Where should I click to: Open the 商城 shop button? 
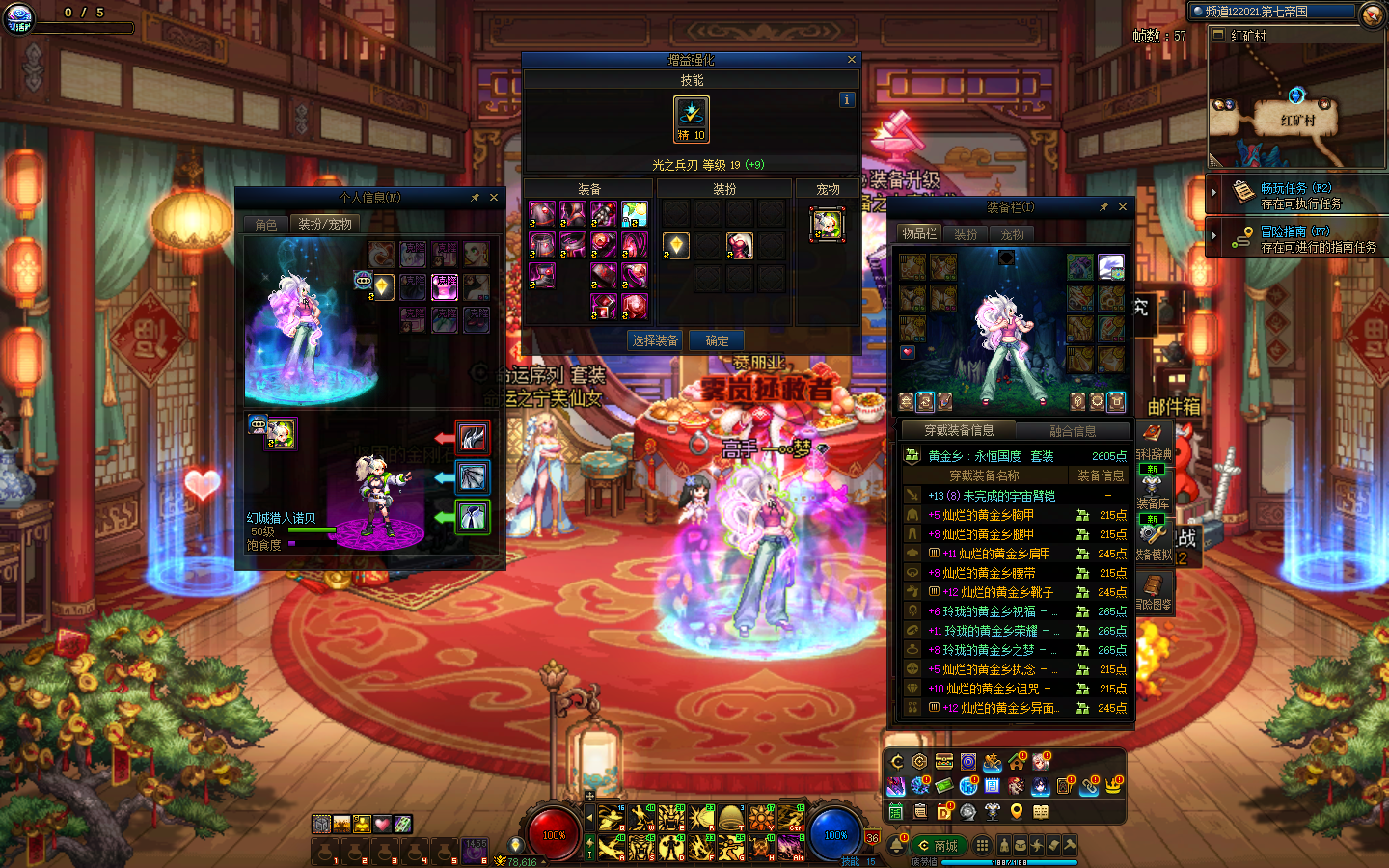click(939, 846)
